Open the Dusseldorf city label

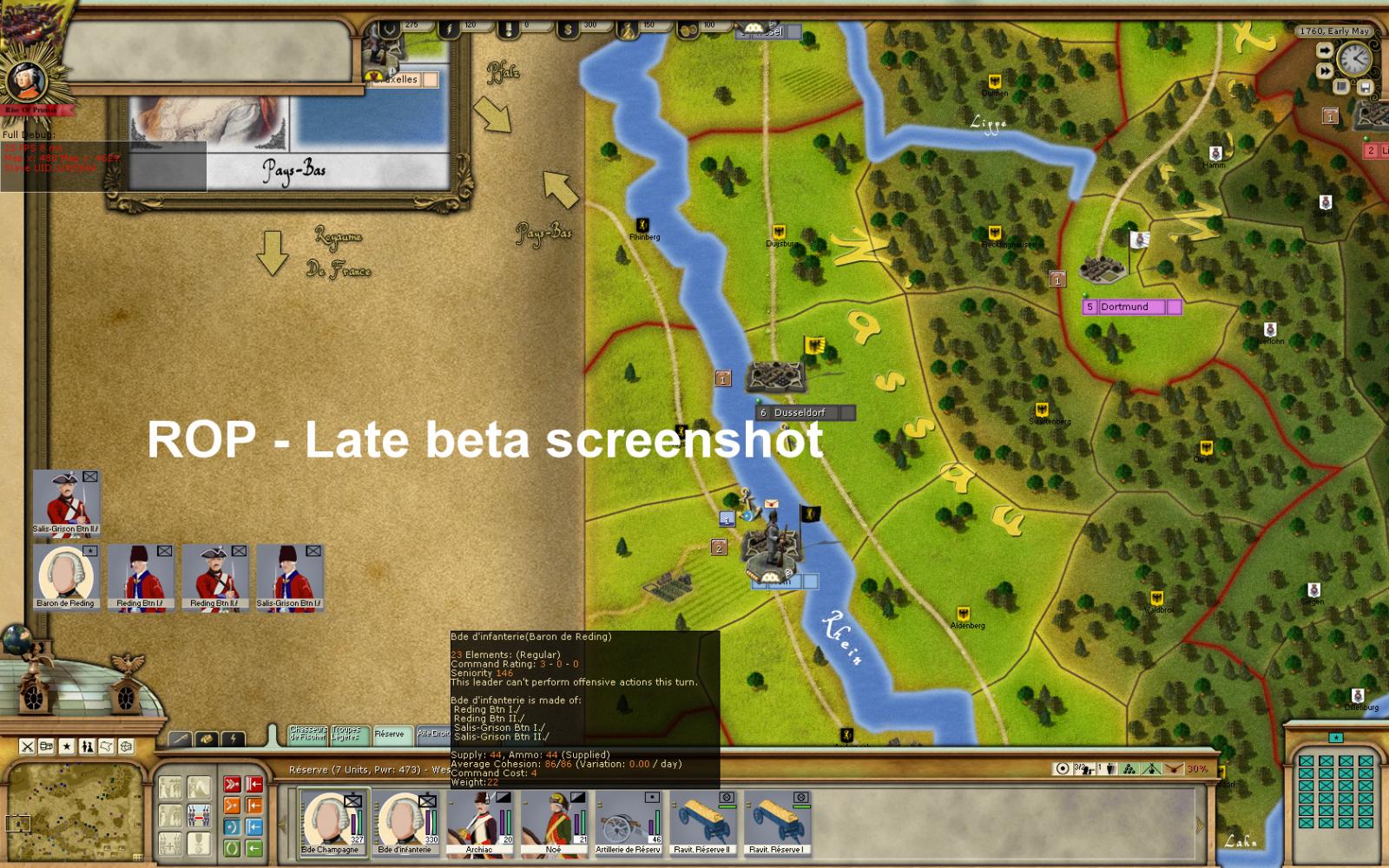pos(800,412)
